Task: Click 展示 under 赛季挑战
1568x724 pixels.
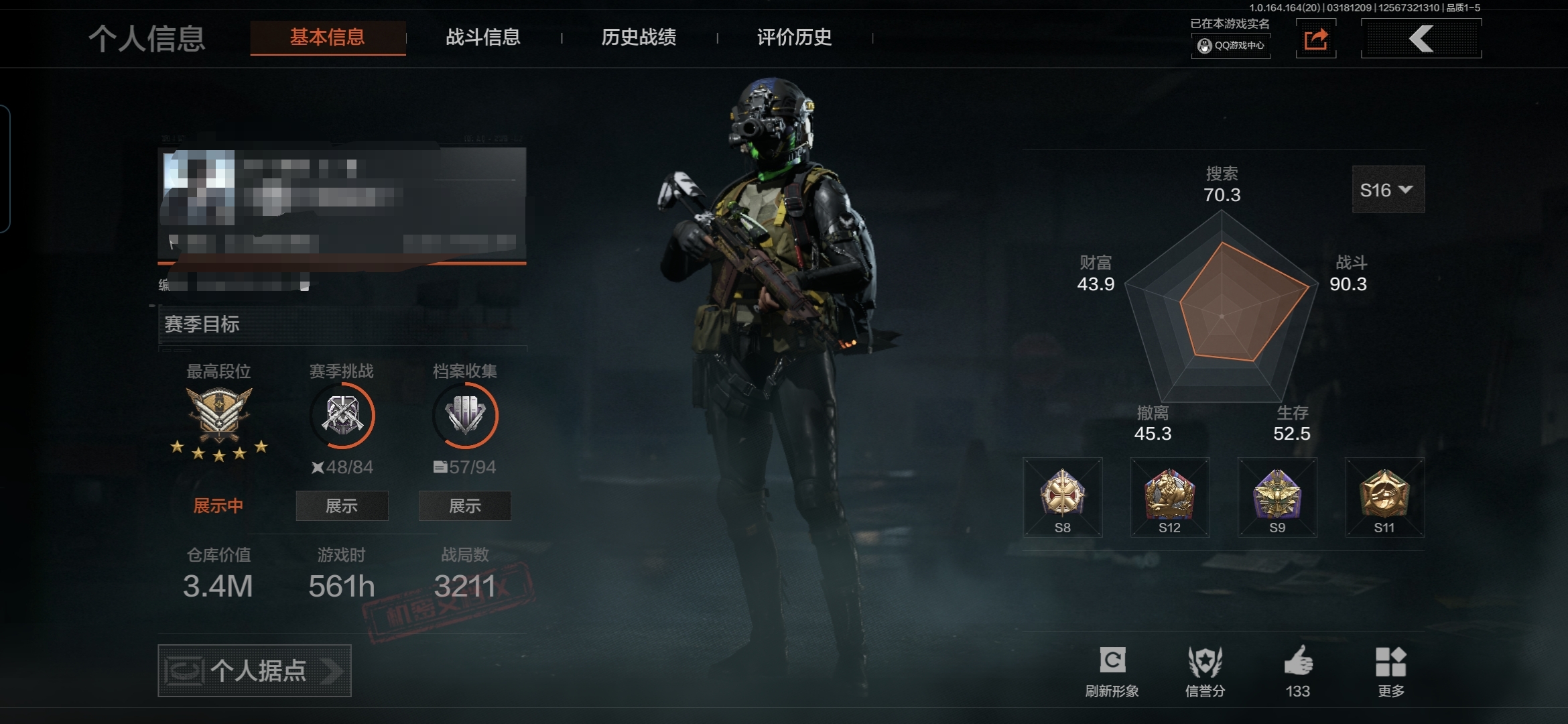Action: (342, 505)
